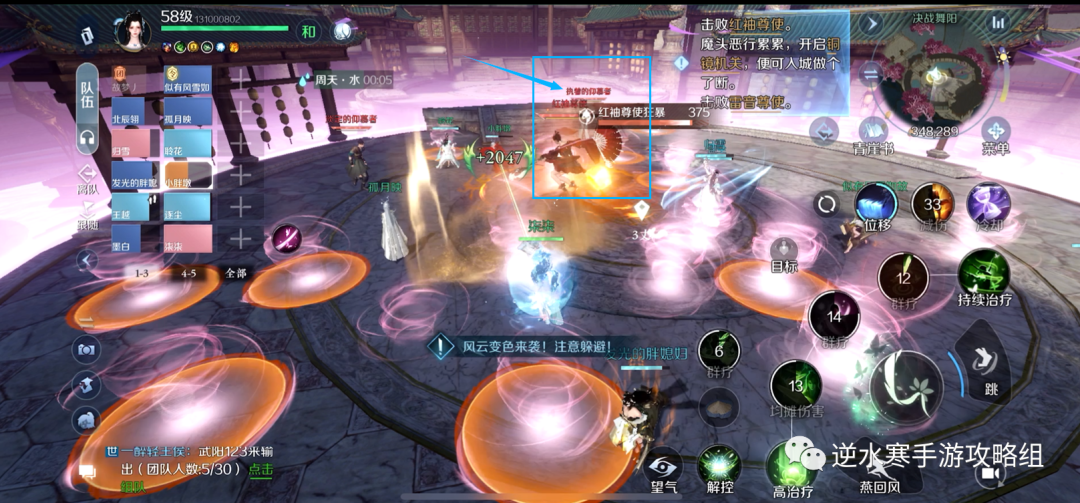Activate the 解控 crowd-control break skill

tap(720, 468)
